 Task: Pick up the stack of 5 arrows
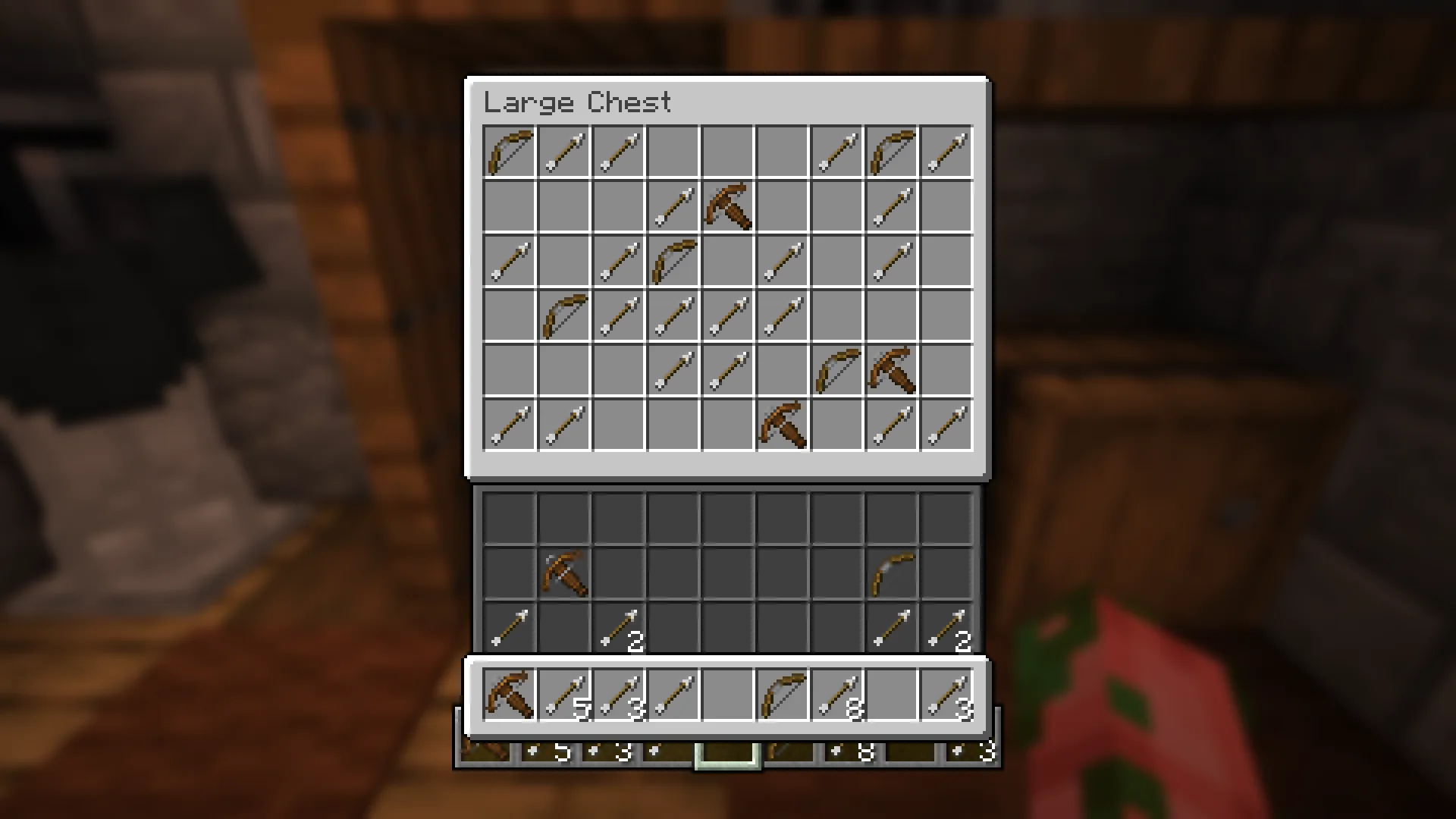tap(564, 695)
